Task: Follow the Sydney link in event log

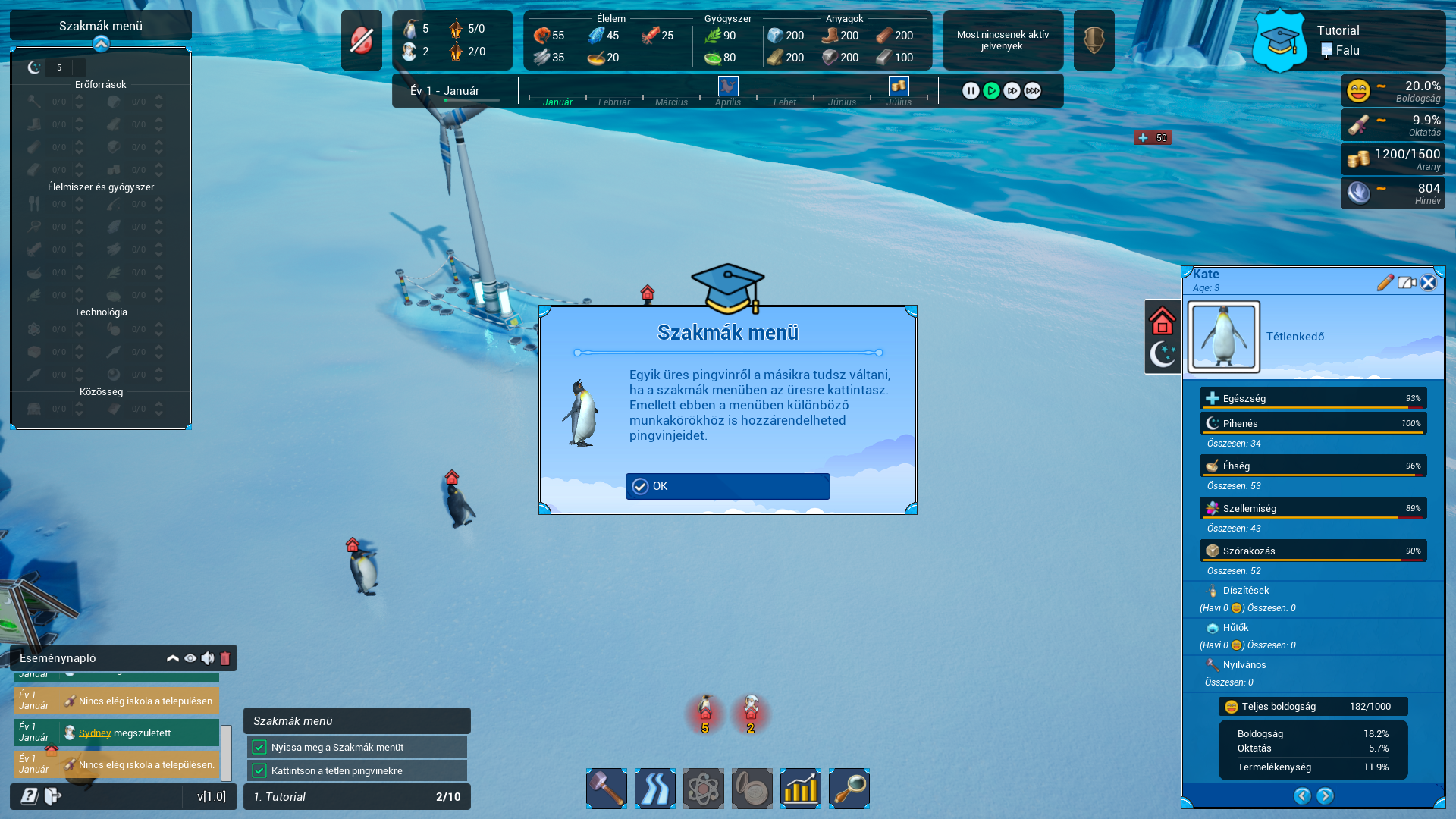Action: tap(95, 733)
